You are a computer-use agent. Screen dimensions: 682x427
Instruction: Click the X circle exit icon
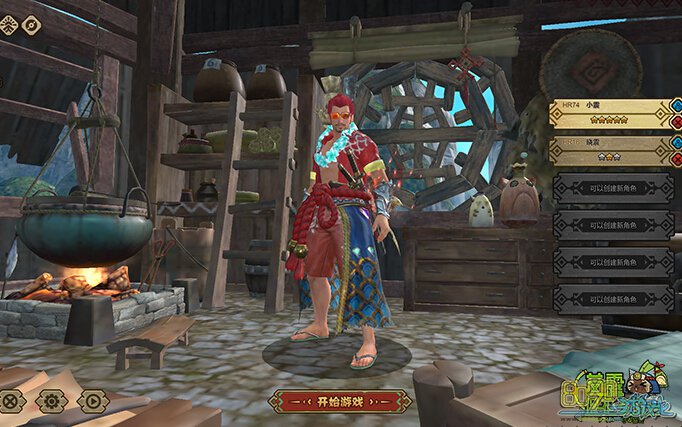[x=11, y=401]
